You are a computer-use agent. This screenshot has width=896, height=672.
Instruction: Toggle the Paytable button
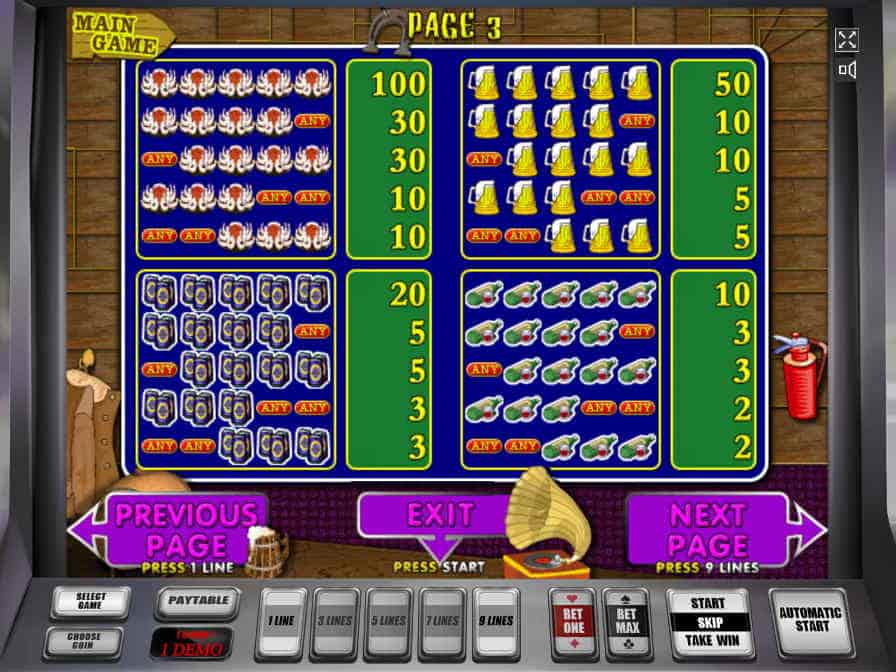point(197,602)
